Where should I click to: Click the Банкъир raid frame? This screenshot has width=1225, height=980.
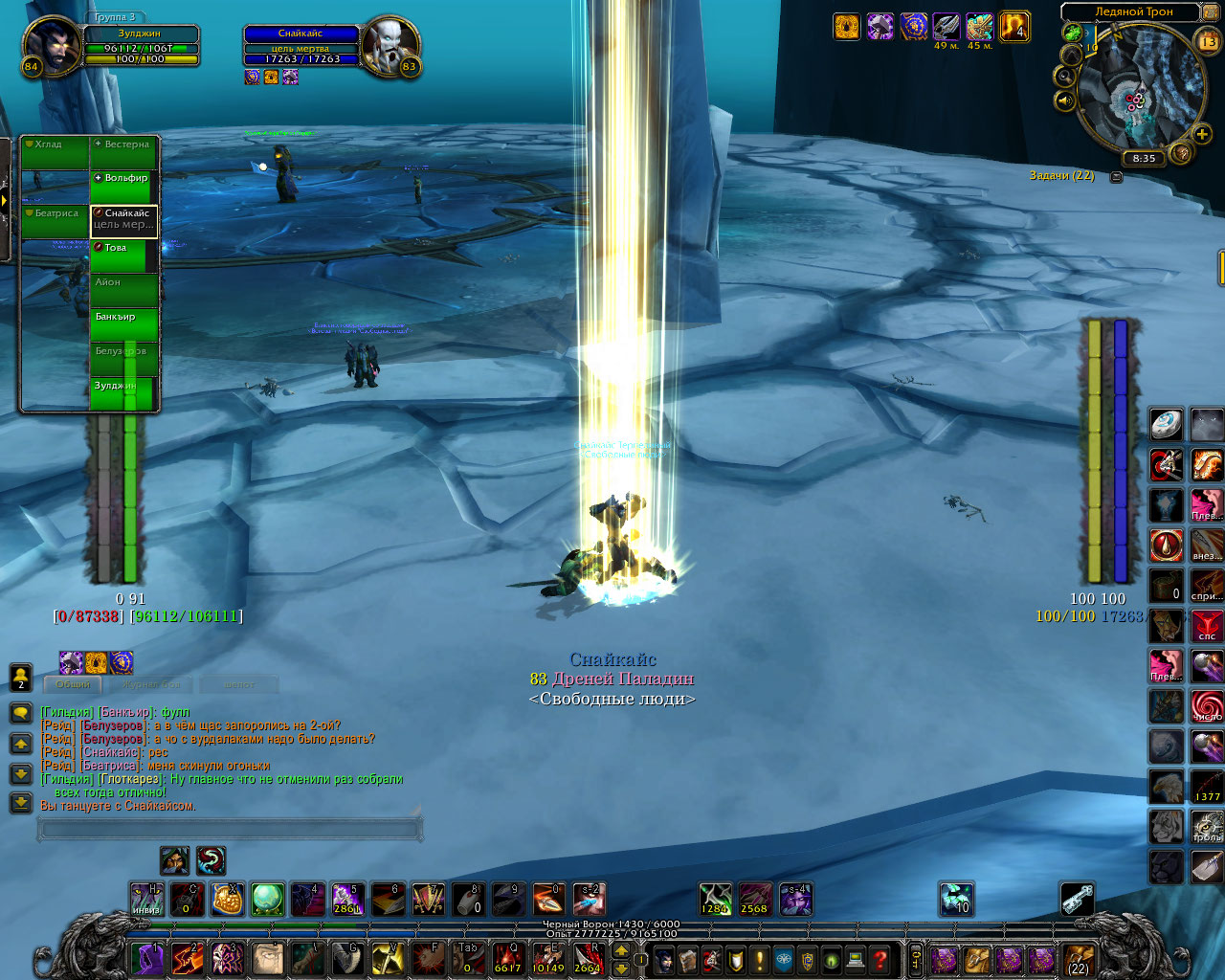click(x=124, y=324)
